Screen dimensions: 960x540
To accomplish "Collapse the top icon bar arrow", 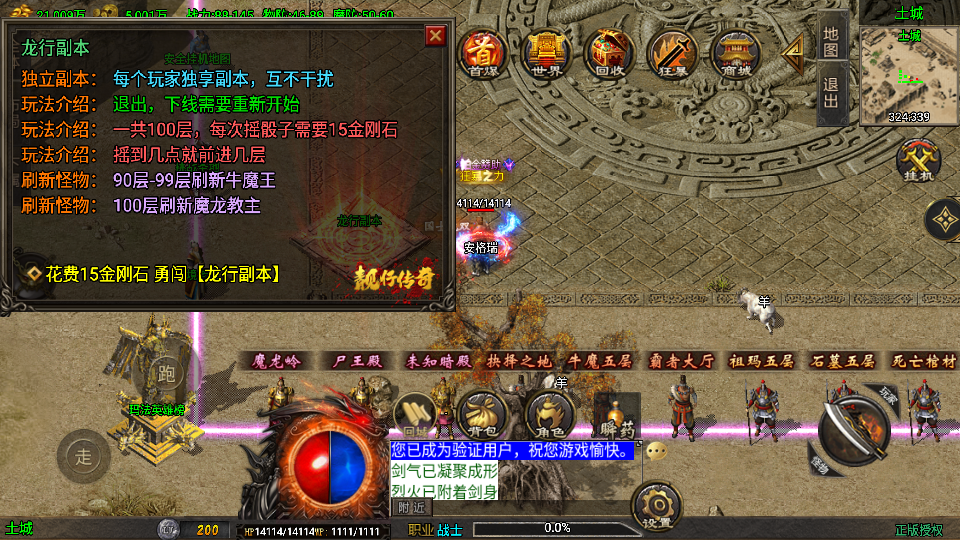I will (794, 49).
